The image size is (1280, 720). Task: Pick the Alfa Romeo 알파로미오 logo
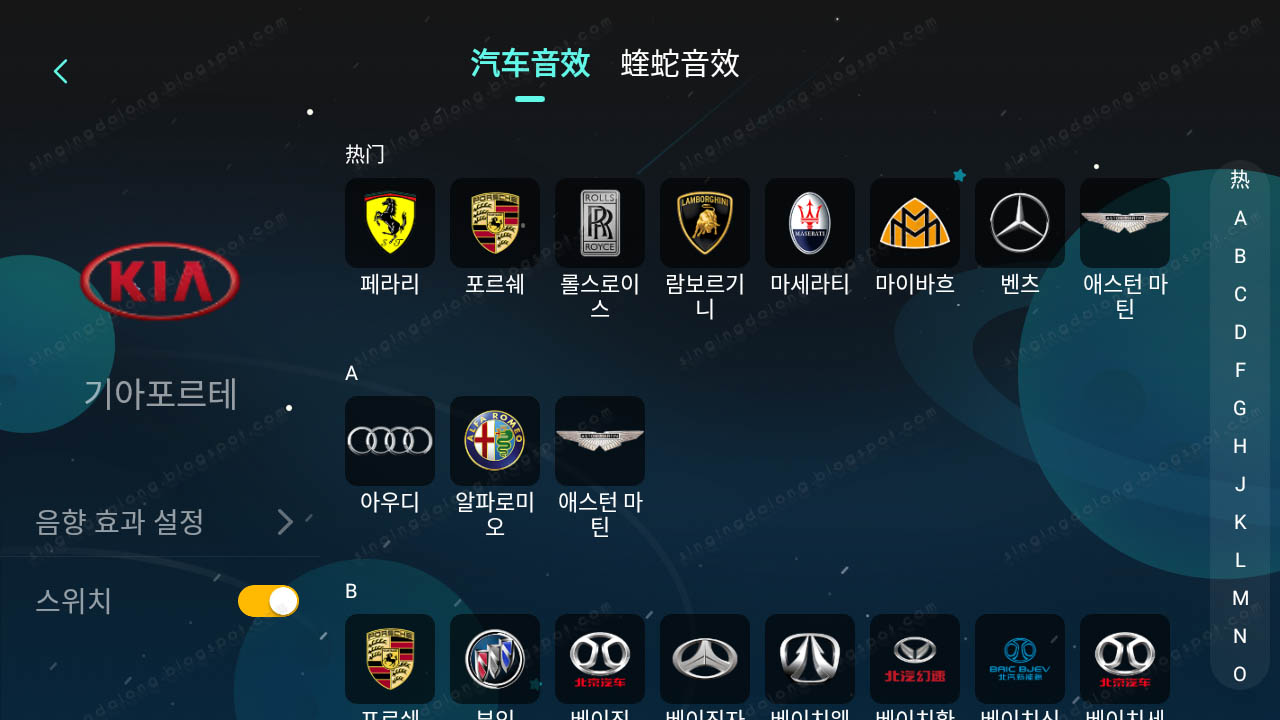pyautogui.click(x=495, y=440)
